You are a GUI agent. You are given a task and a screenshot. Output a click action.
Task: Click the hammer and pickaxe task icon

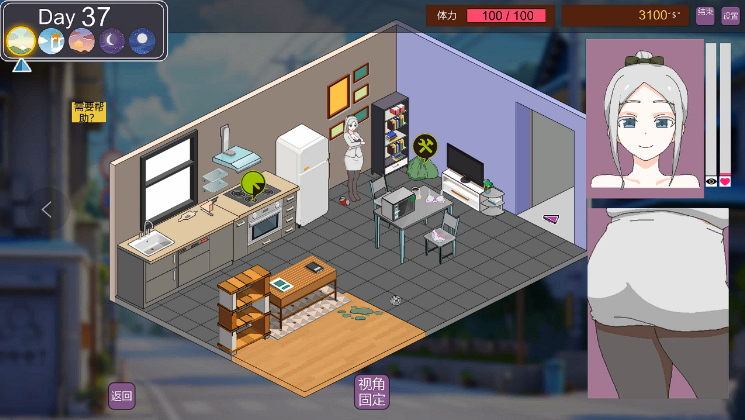click(425, 147)
